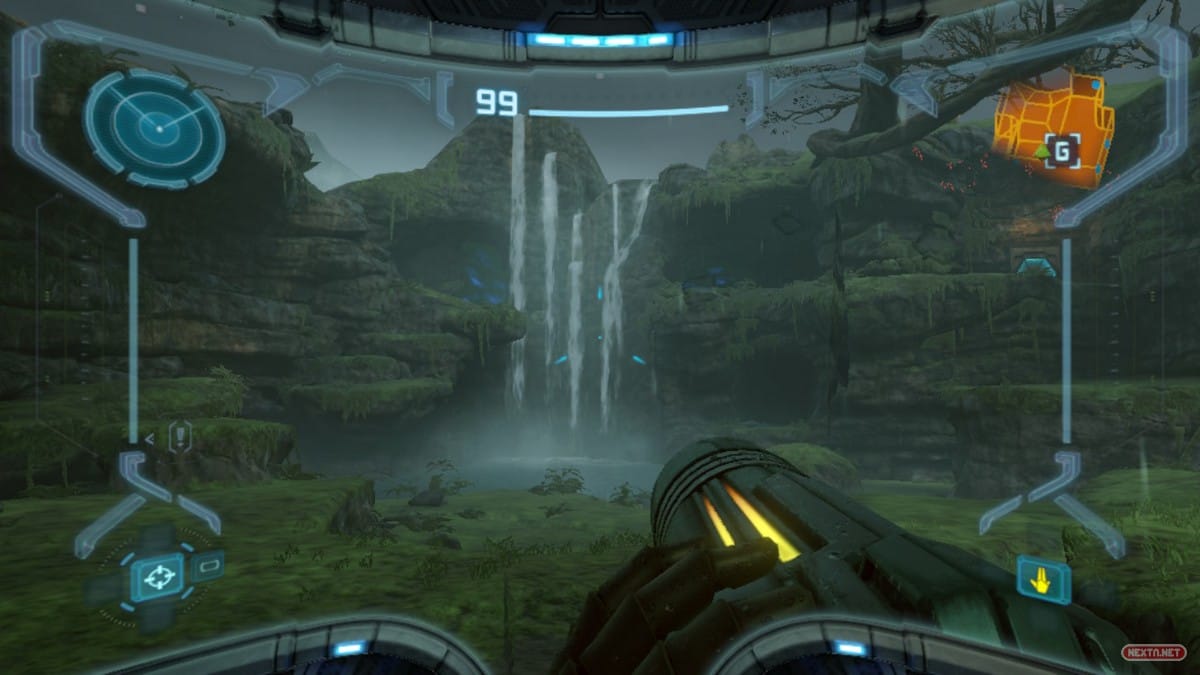Select the Combat Visor crosshair icon
This screenshot has width=1200, height=675.
click(x=155, y=577)
